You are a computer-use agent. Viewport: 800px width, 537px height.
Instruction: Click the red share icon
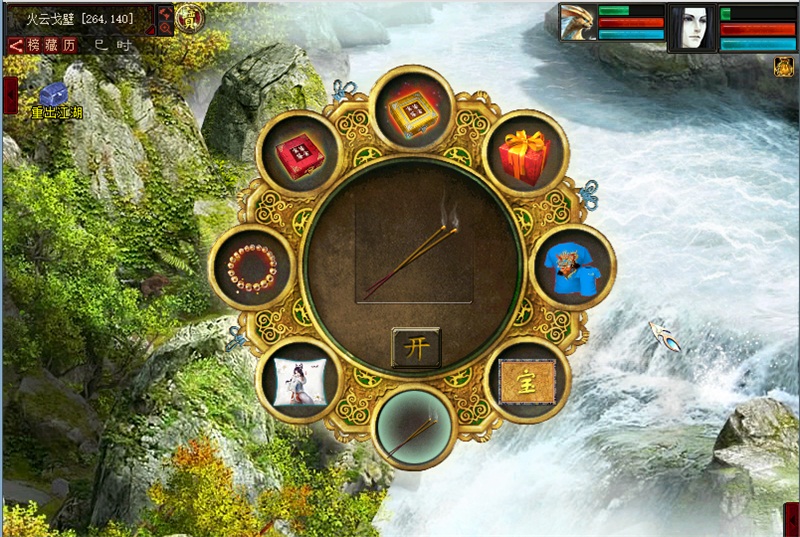pos(16,46)
